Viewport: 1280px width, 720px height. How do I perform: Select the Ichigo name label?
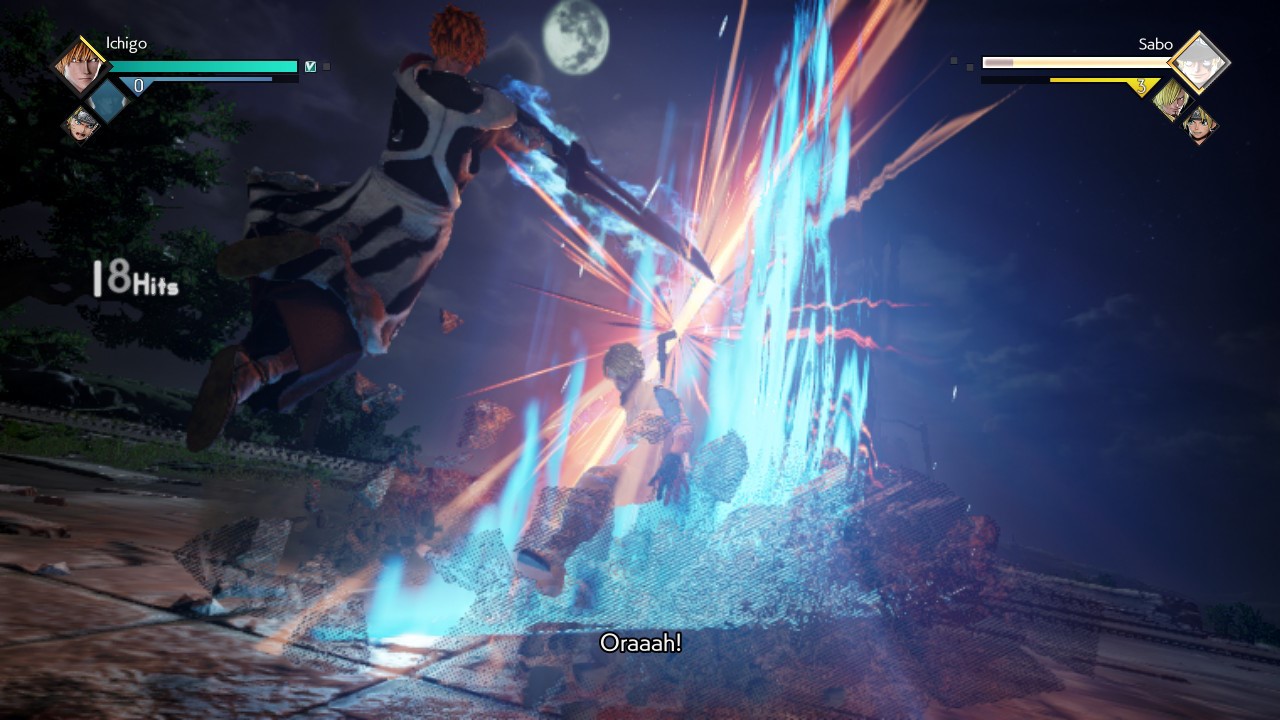click(x=126, y=43)
